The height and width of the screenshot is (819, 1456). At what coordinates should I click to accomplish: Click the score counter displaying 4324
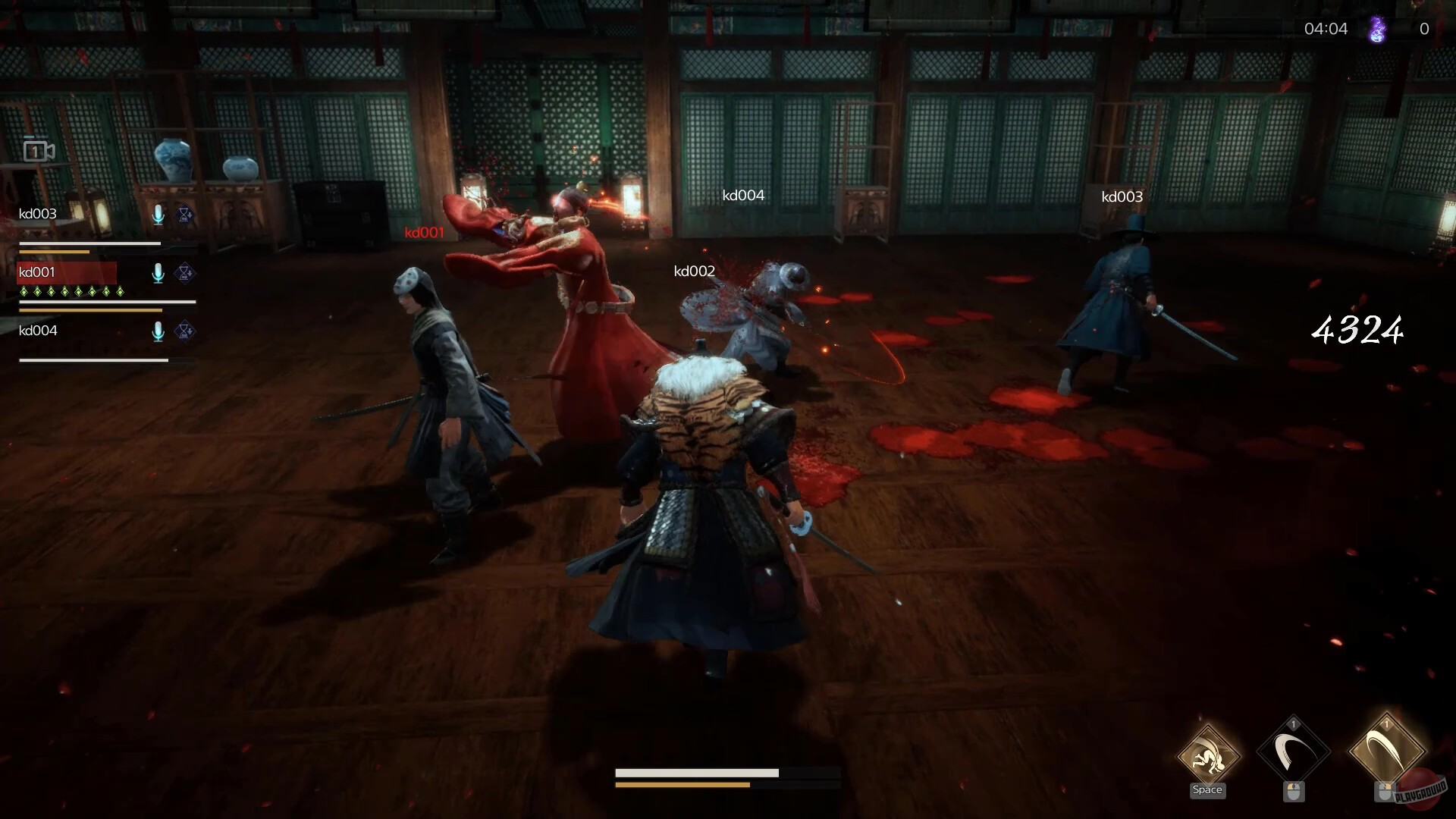(x=1357, y=329)
